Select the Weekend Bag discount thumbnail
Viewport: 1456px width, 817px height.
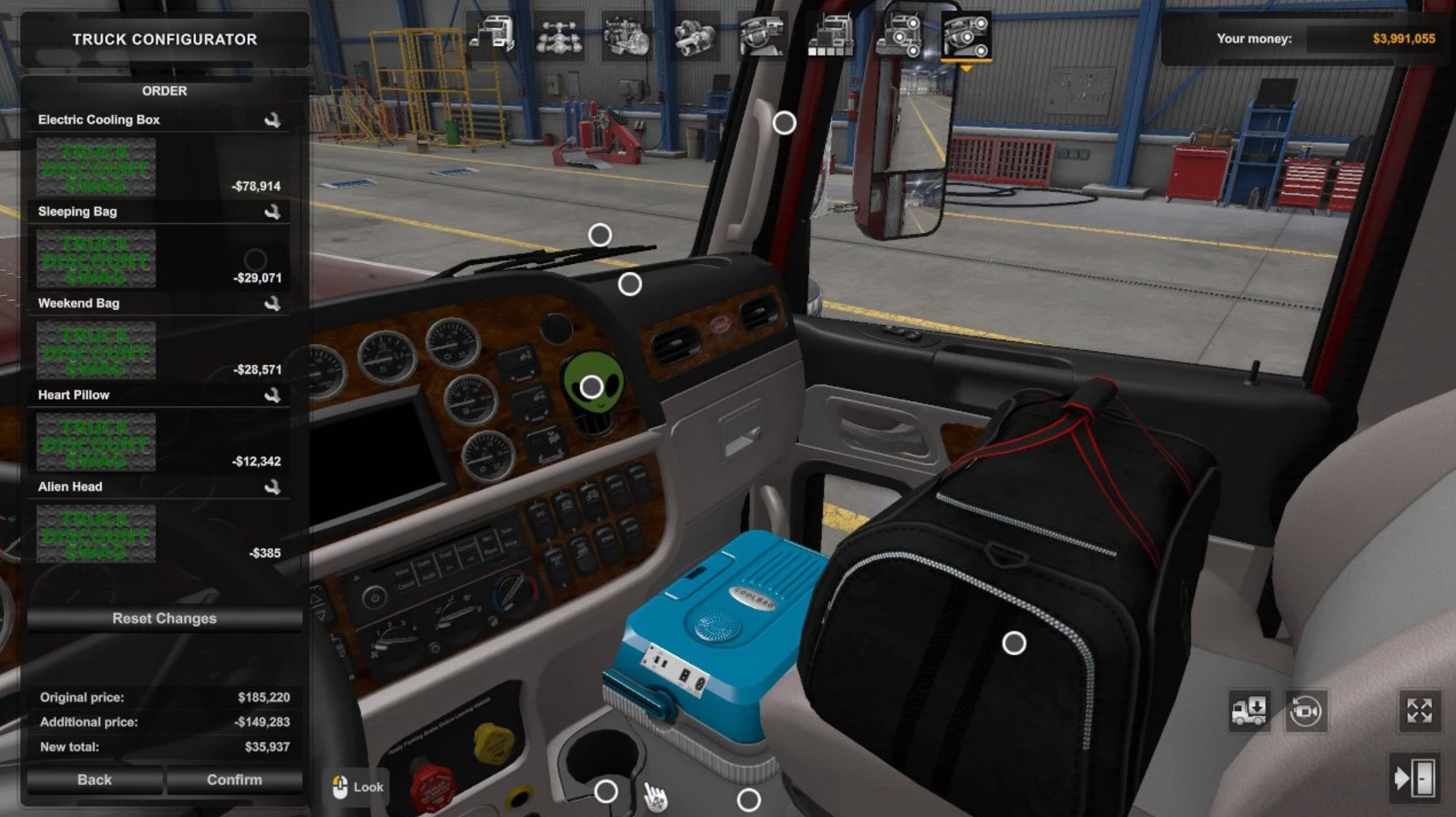[96, 350]
